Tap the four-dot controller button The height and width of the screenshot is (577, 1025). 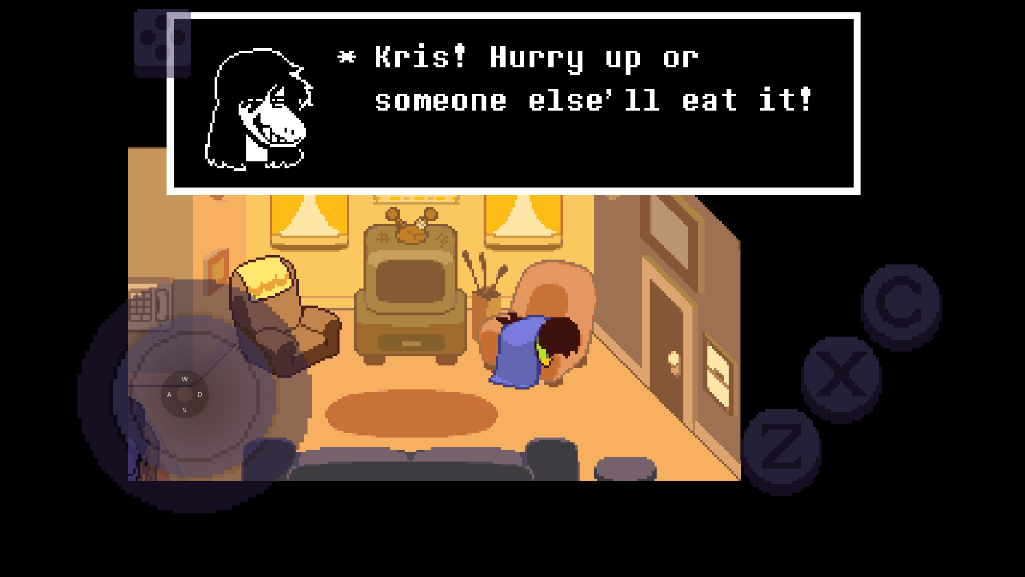(x=162, y=42)
